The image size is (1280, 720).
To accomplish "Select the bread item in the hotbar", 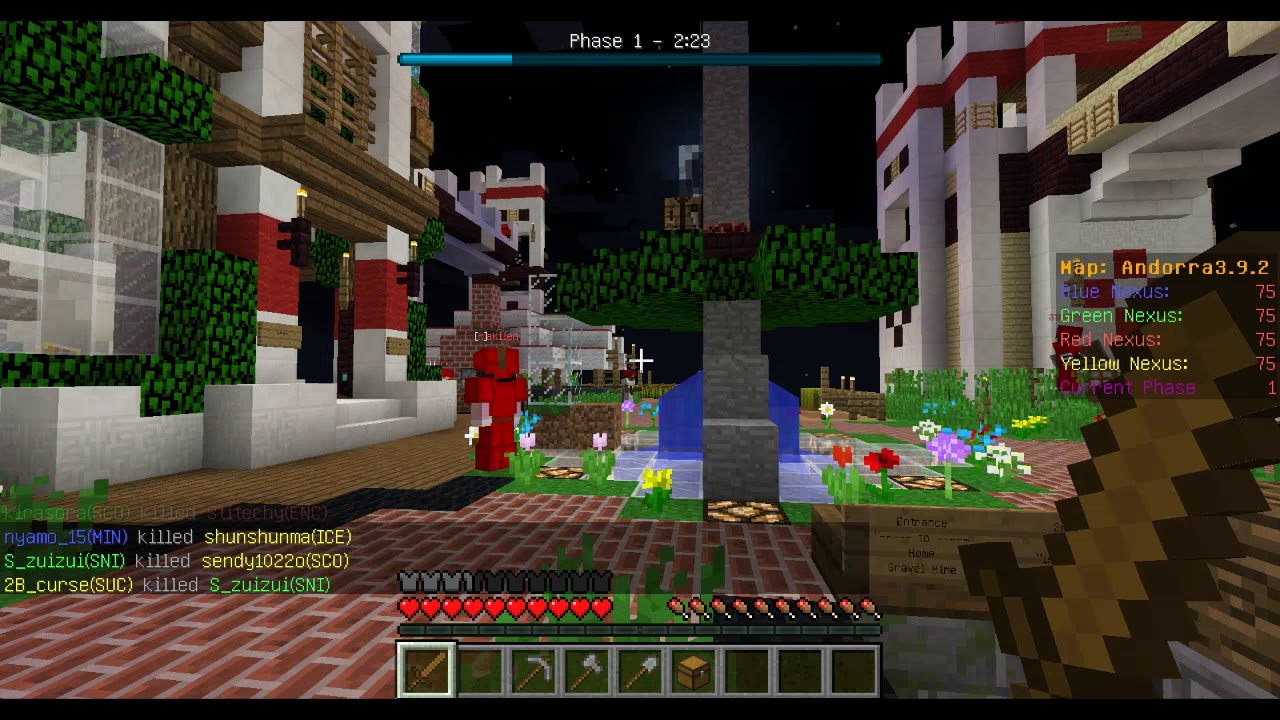I will click(480, 668).
